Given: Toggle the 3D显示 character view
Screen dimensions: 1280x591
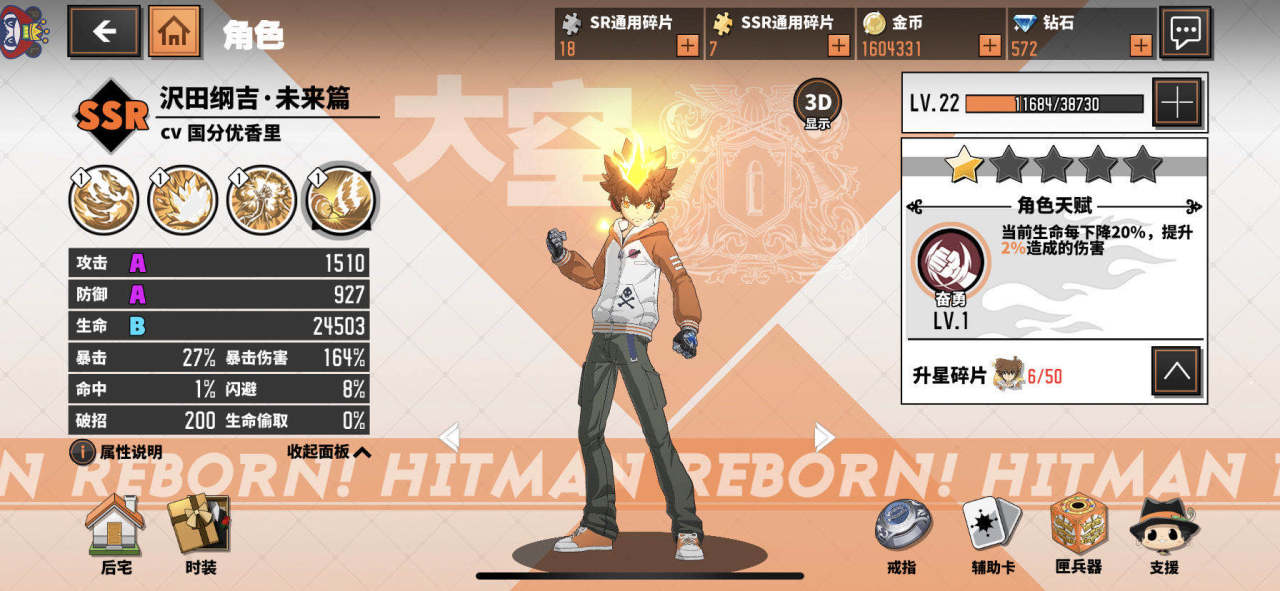Looking at the screenshot, I should click(x=818, y=105).
